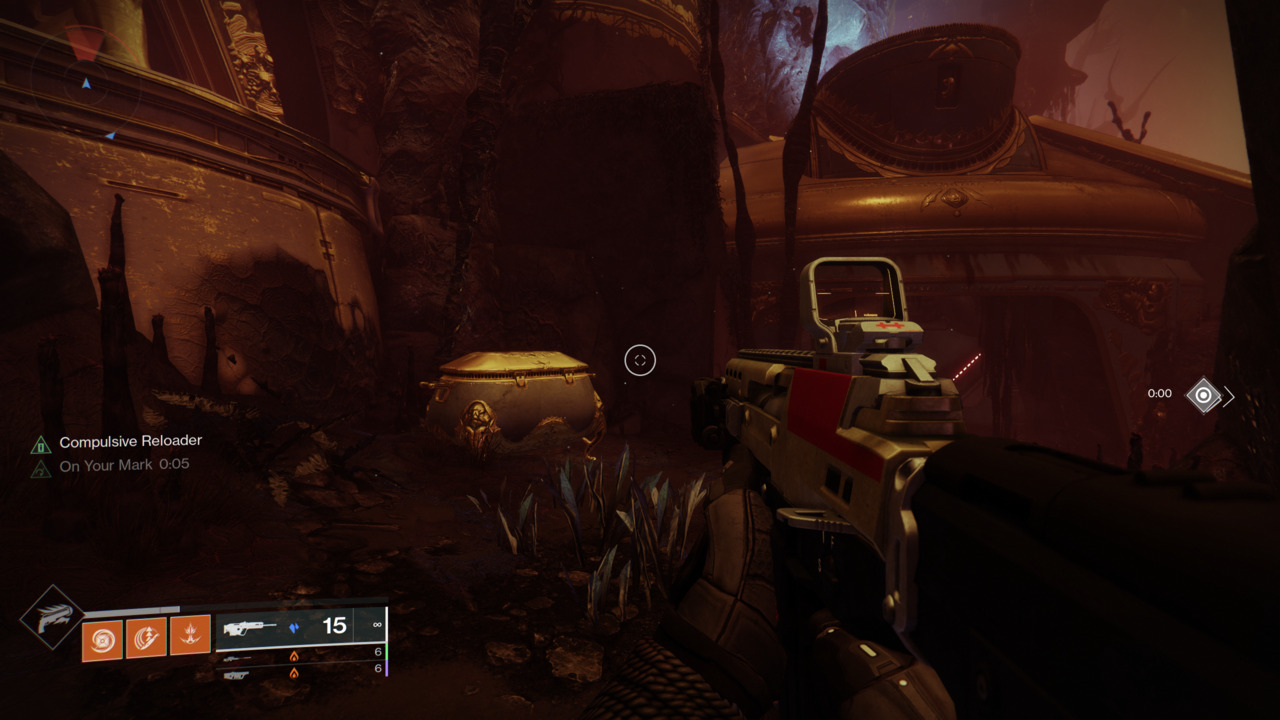Click the ammo count showing 15
The image size is (1280, 720).
pyautogui.click(x=335, y=625)
